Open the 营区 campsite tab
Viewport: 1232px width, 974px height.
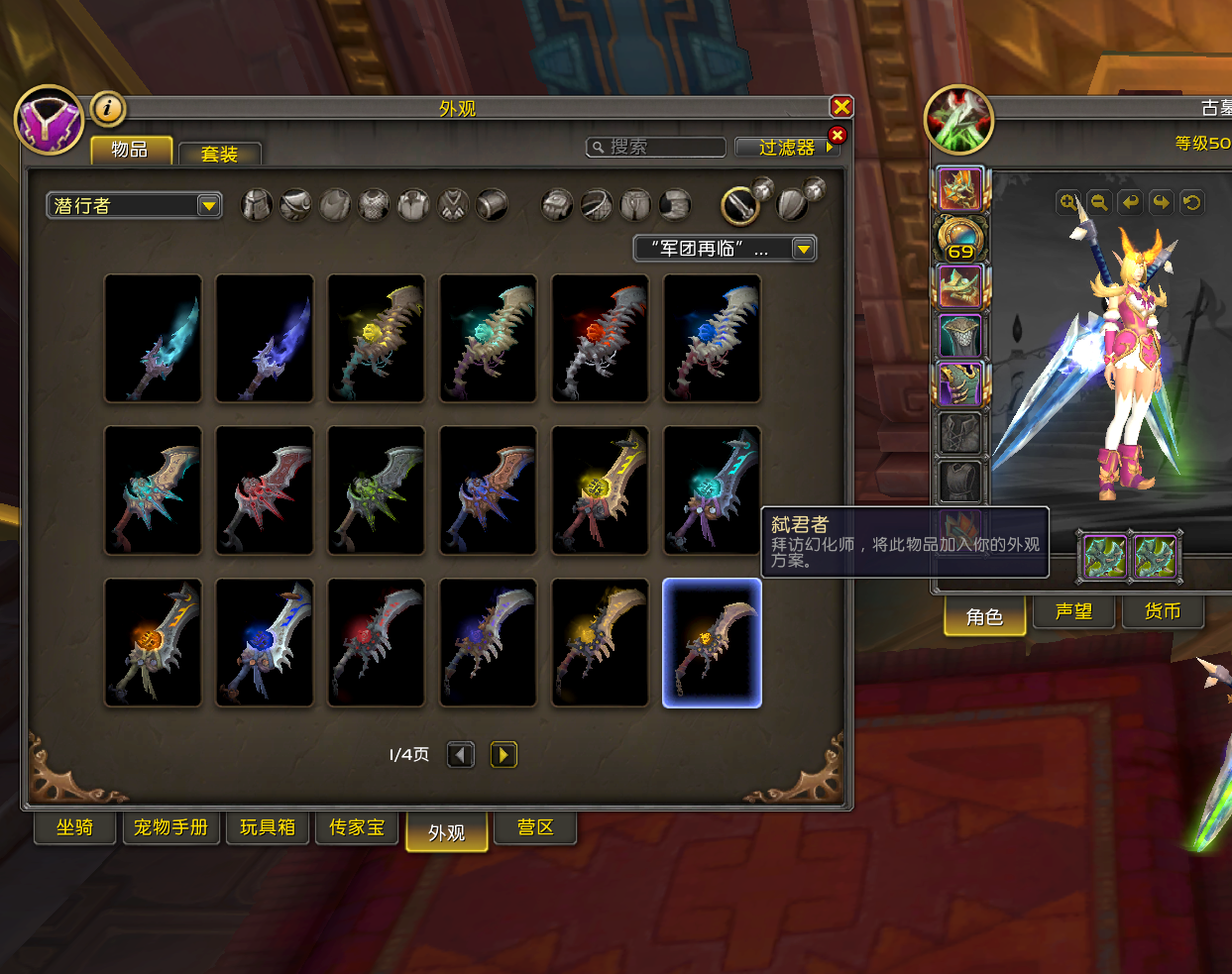coord(535,827)
